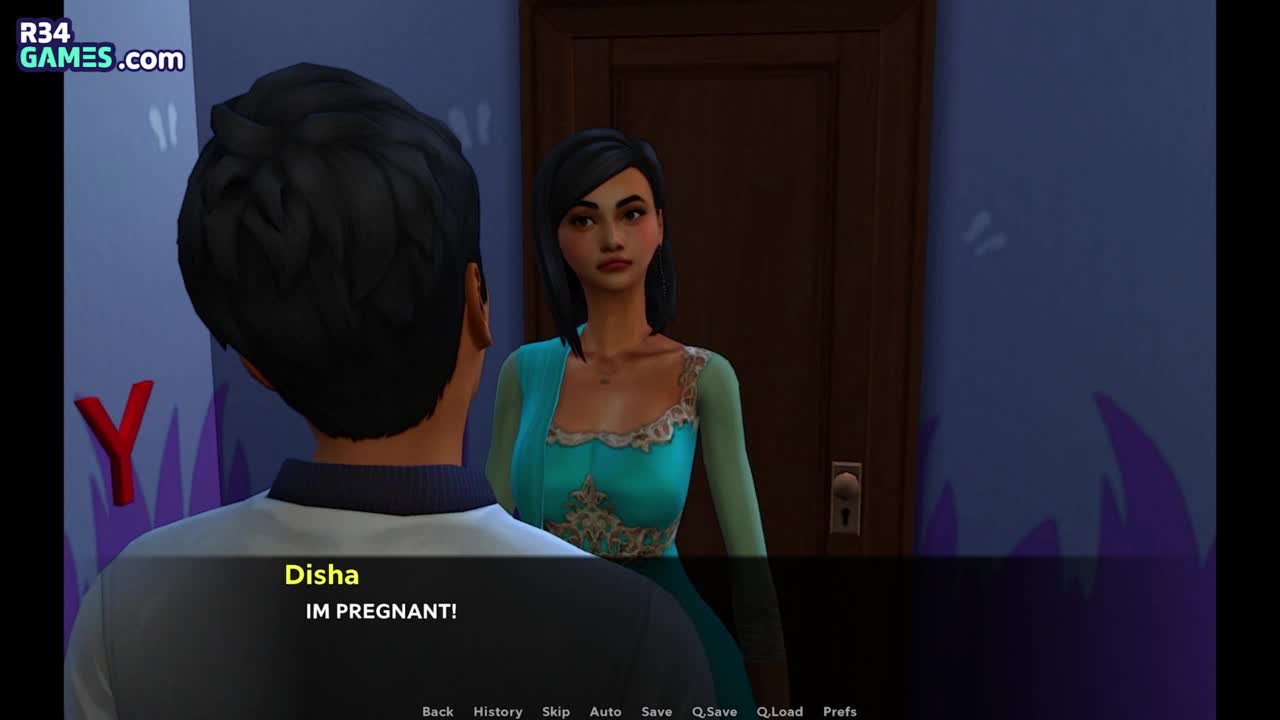Activate Skip mode in the quick menu
Image resolution: width=1280 pixels, height=720 pixels.
[x=556, y=711]
